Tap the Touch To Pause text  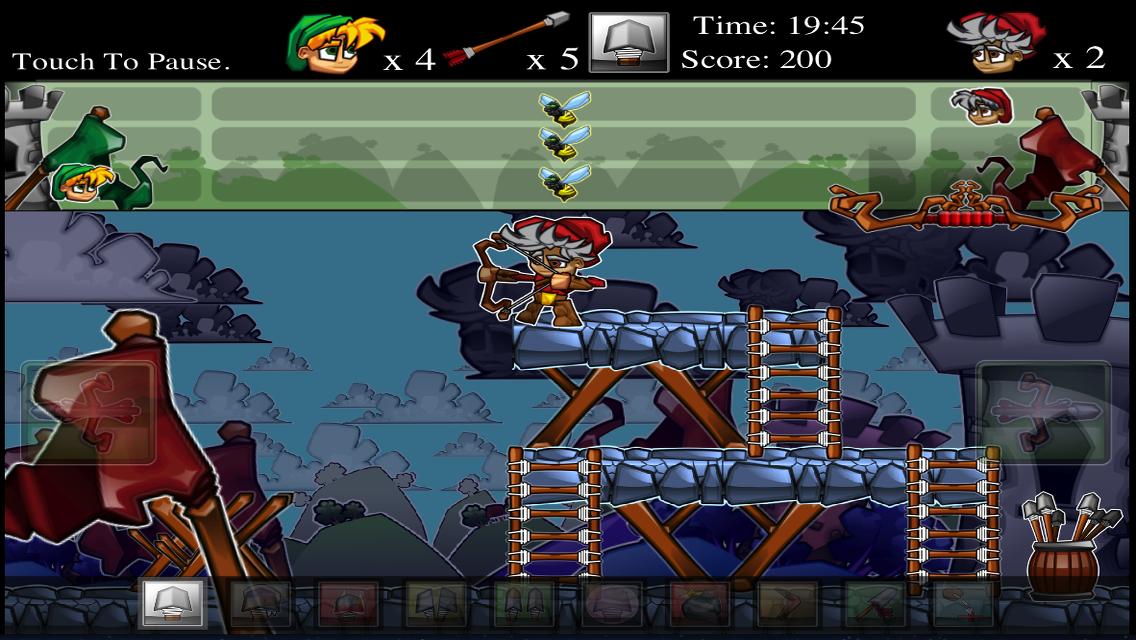point(121,61)
